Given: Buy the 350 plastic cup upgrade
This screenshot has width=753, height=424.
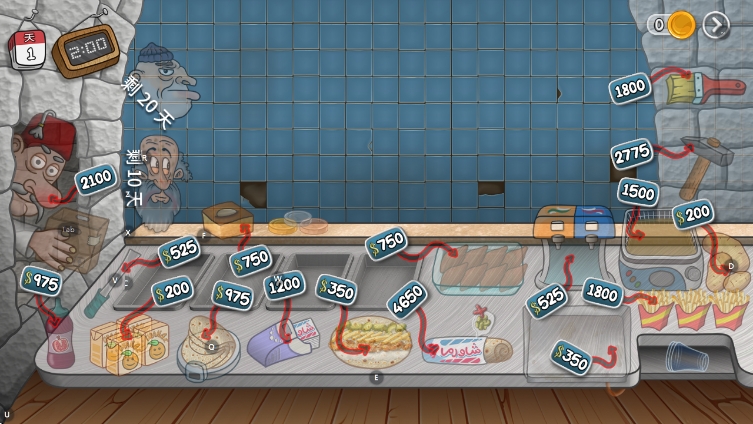Looking at the screenshot, I should 571,358.
